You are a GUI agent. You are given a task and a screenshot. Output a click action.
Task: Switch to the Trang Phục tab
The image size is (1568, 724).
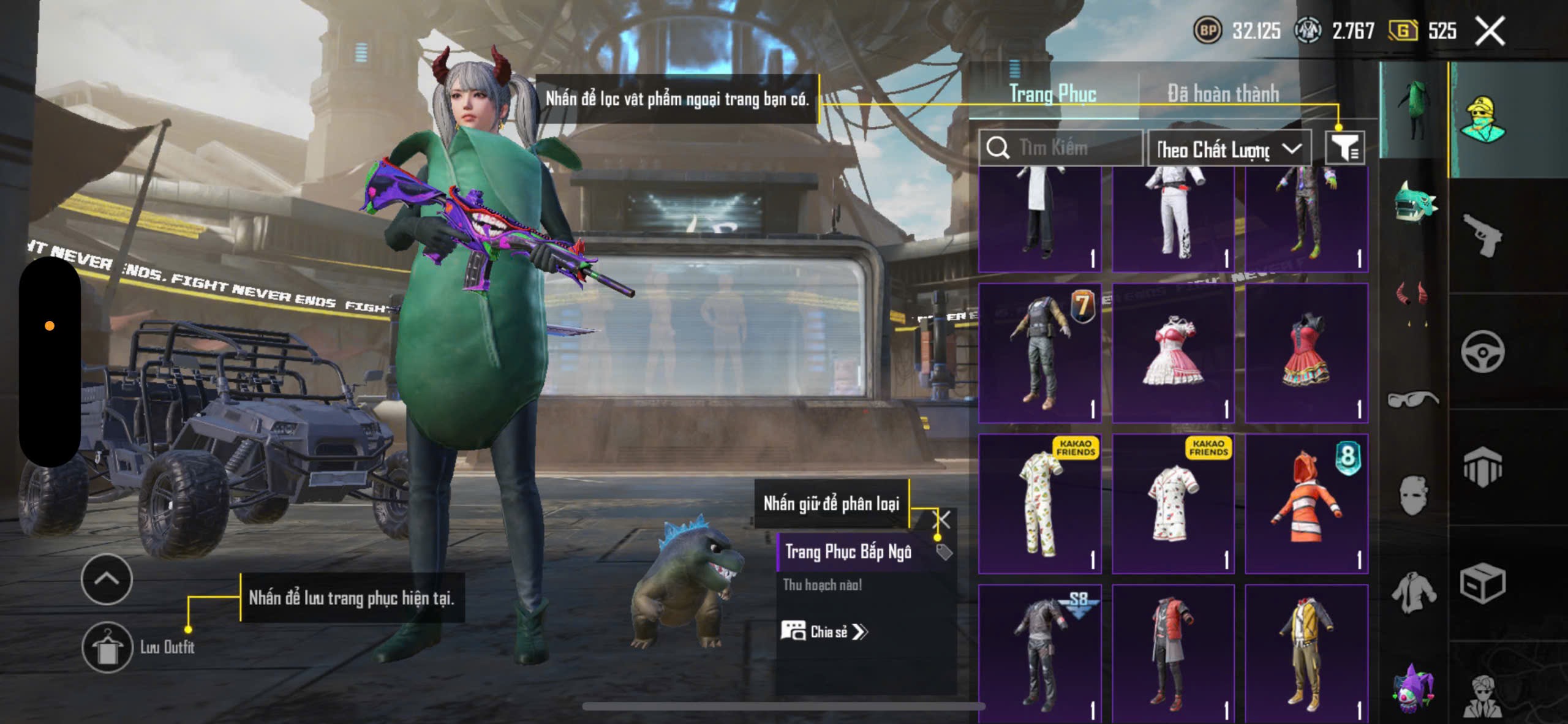coord(1052,94)
